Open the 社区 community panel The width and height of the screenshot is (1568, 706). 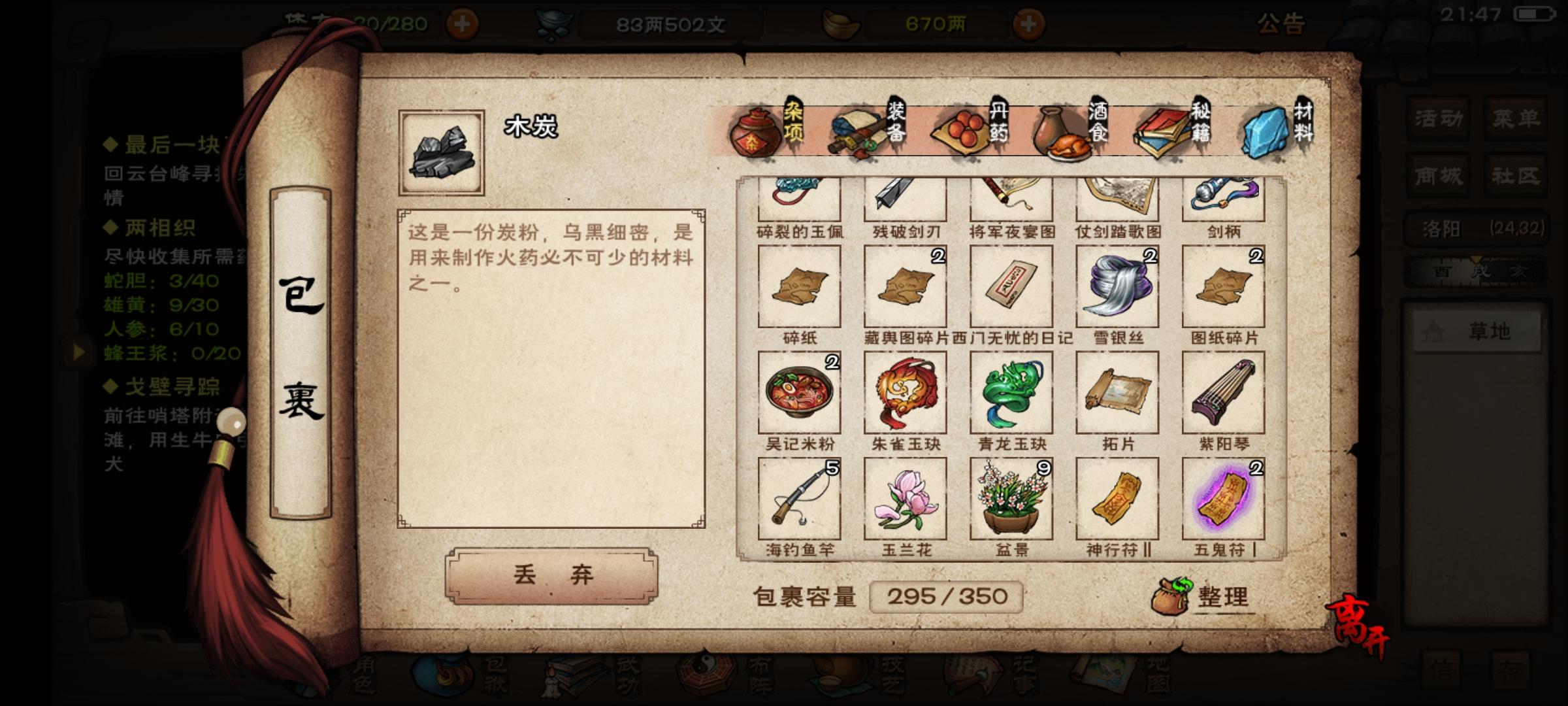1514,175
